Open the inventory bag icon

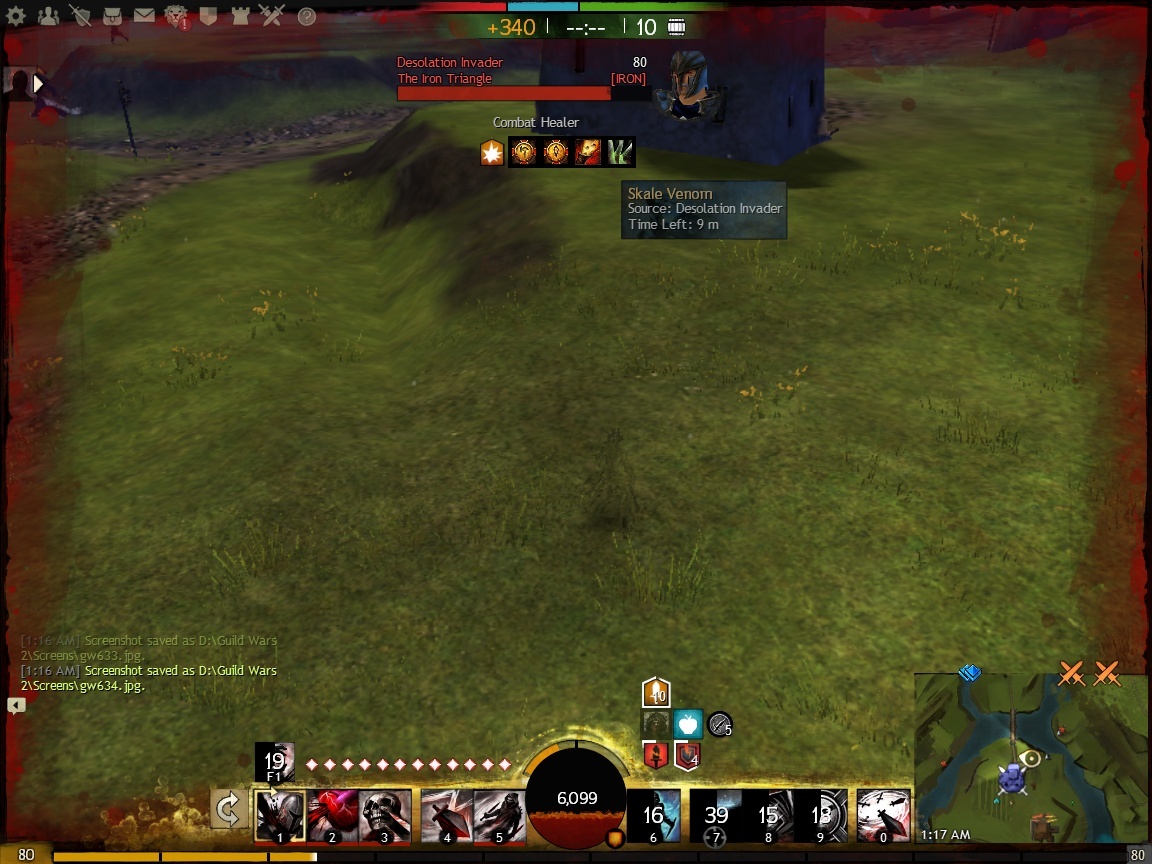coord(112,16)
